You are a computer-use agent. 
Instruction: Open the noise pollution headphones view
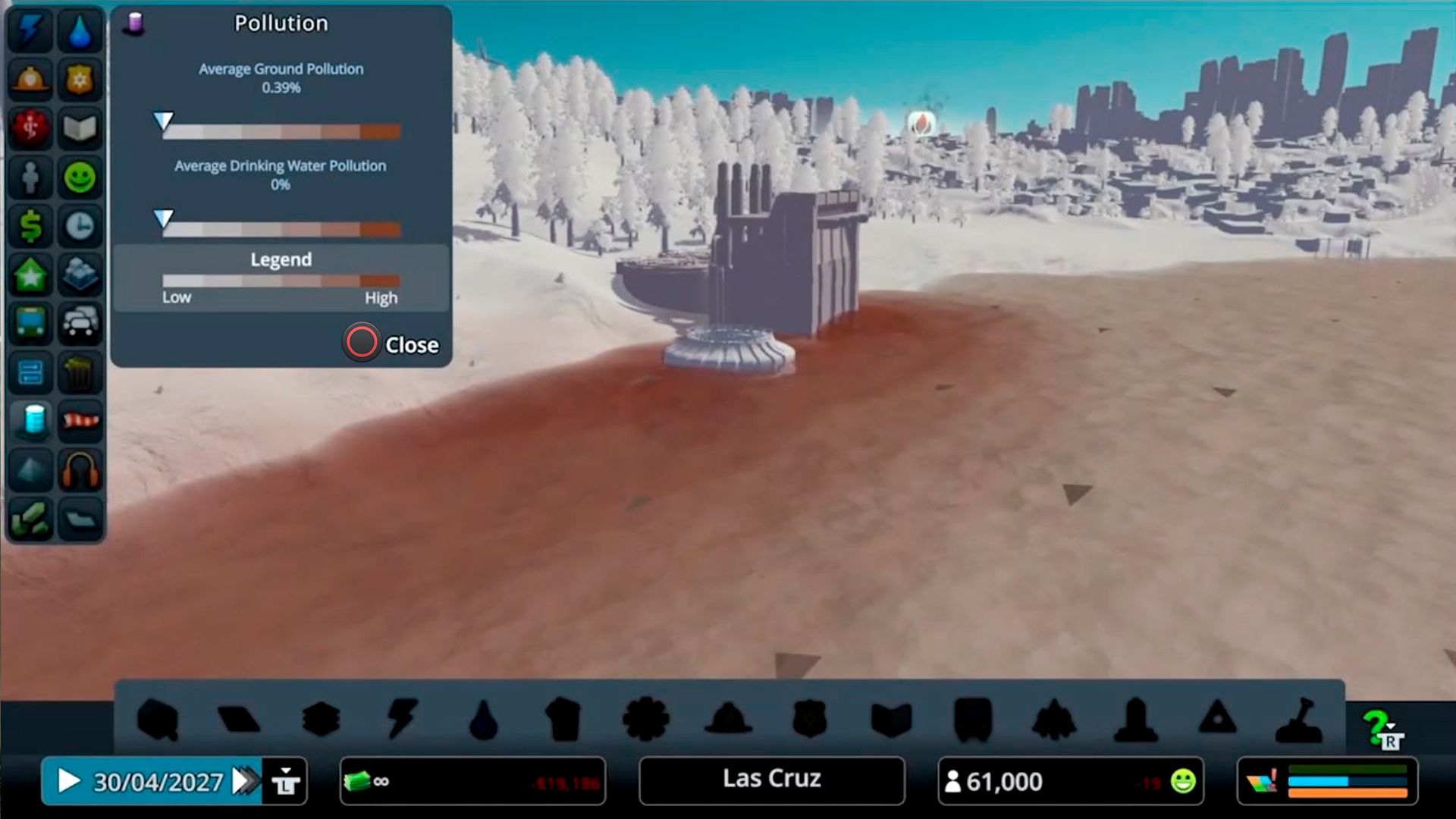80,470
